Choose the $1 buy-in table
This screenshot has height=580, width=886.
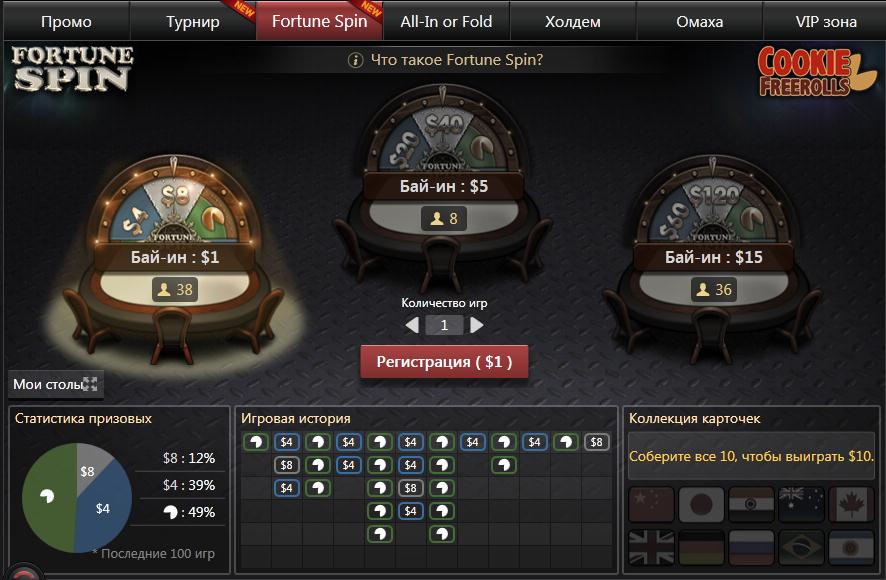click(x=174, y=258)
